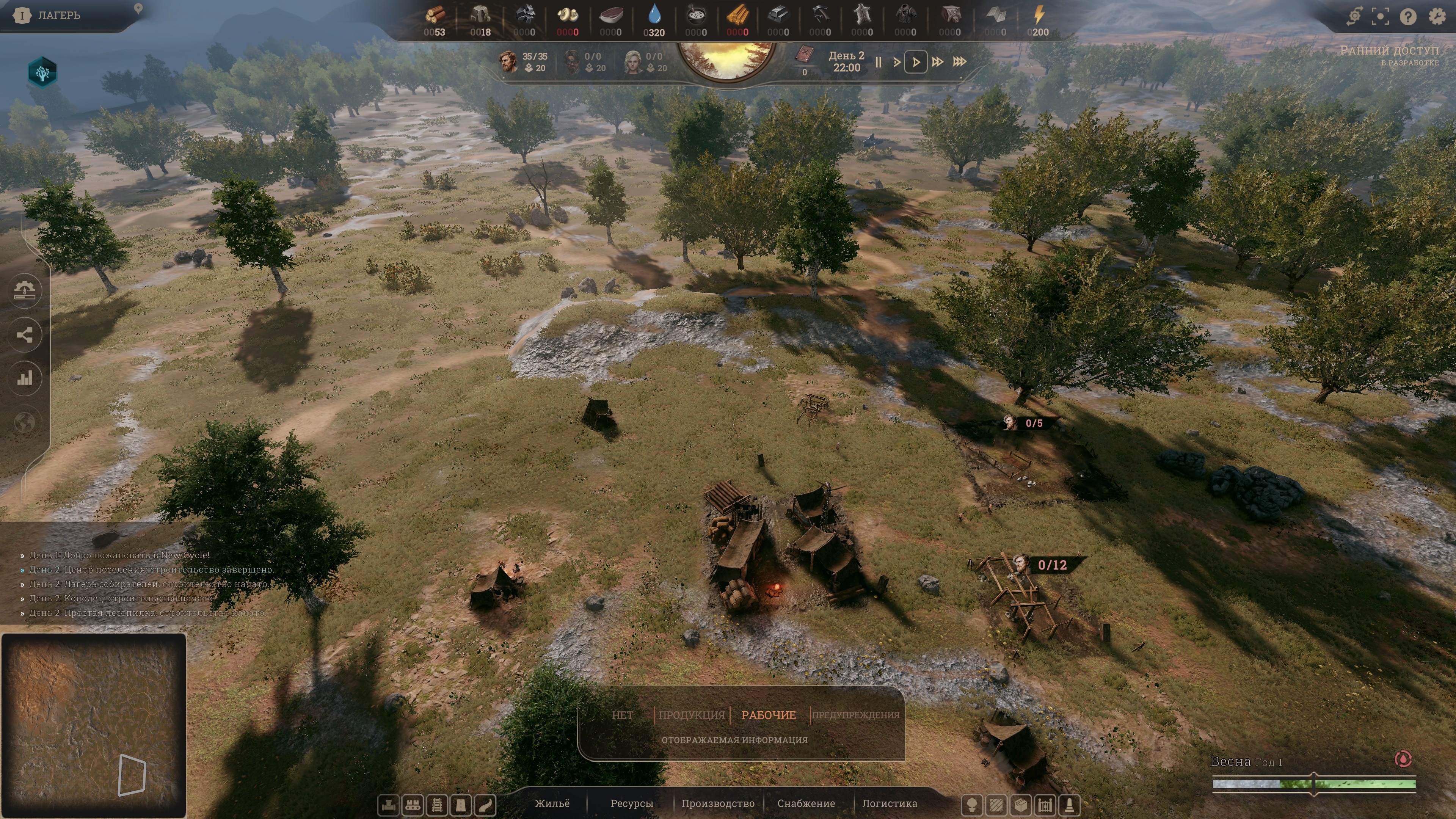The height and width of the screenshot is (819, 1456).
Task: Choose the Логистика category
Action: 889,803
